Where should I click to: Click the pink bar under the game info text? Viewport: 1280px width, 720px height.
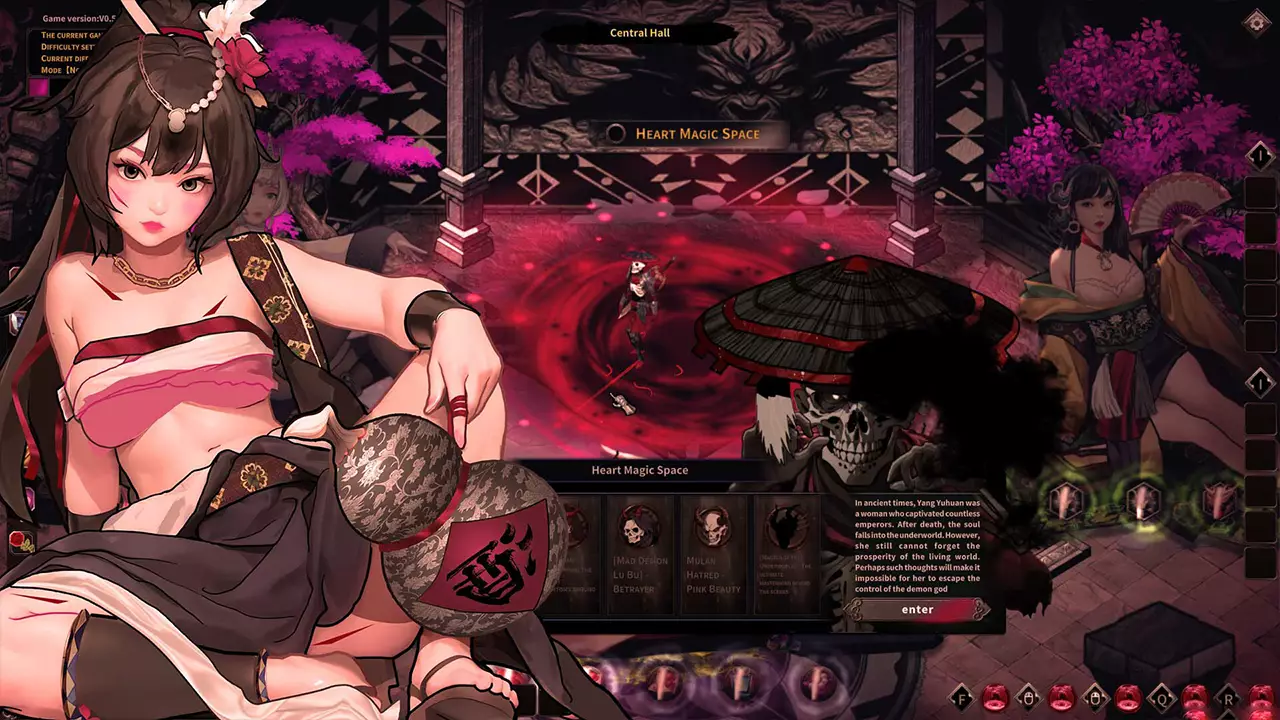coord(38,89)
